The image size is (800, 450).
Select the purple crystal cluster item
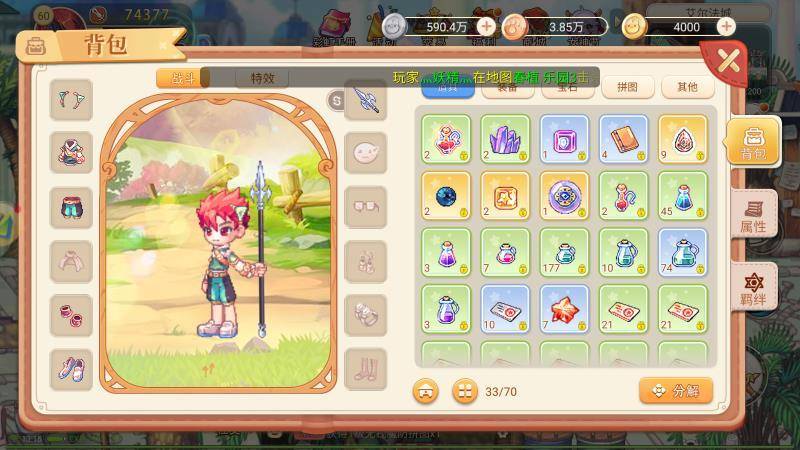[x=505, y=139]
